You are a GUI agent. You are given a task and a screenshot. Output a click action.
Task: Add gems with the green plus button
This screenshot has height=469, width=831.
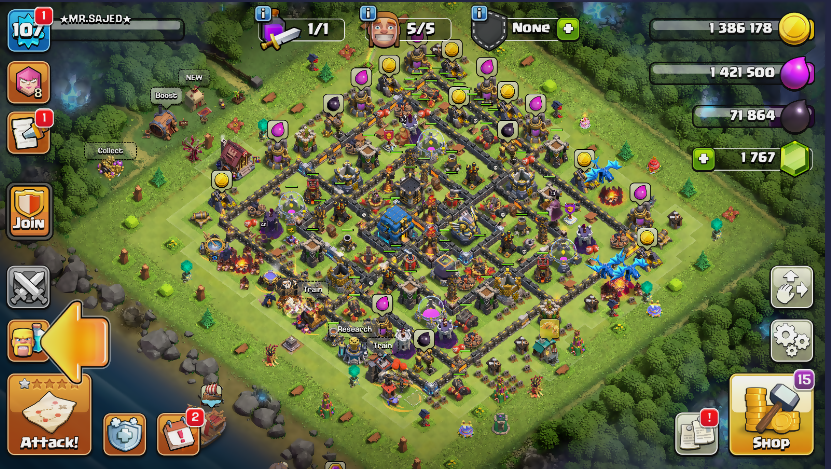[705, 158]
